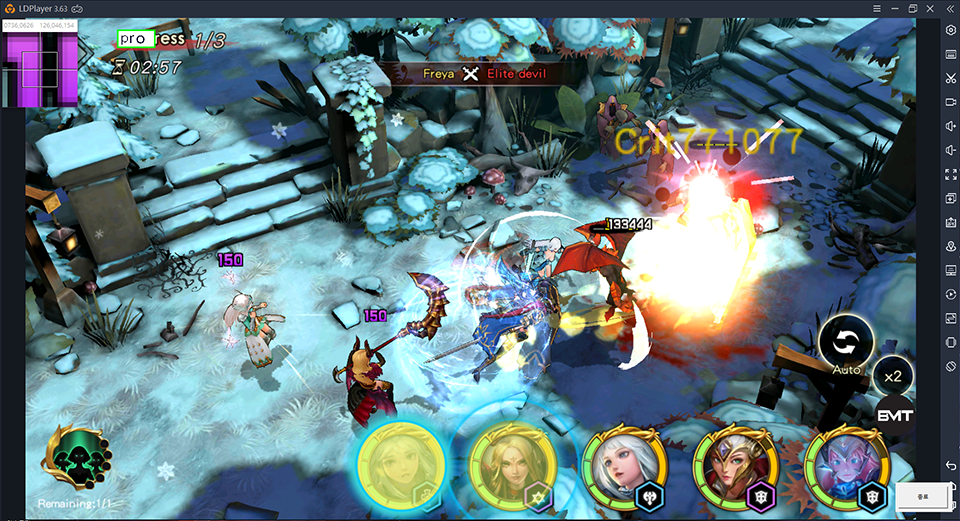
Task: Open LDPlayer settings gear in sidebar
Action: tap(950, 30)
